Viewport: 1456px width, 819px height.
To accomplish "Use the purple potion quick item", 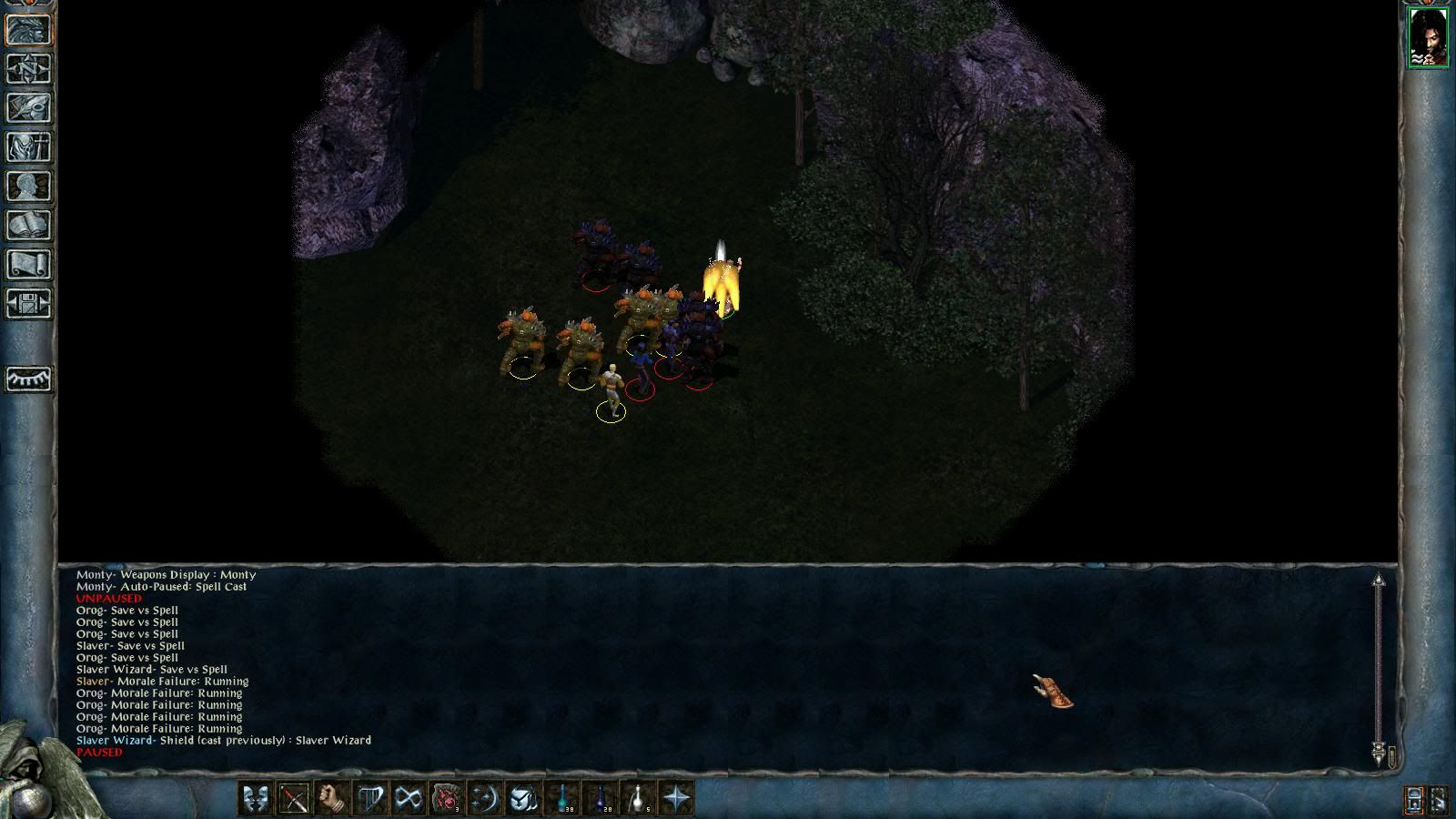I will pyautogui.click(x=602, y=798).
